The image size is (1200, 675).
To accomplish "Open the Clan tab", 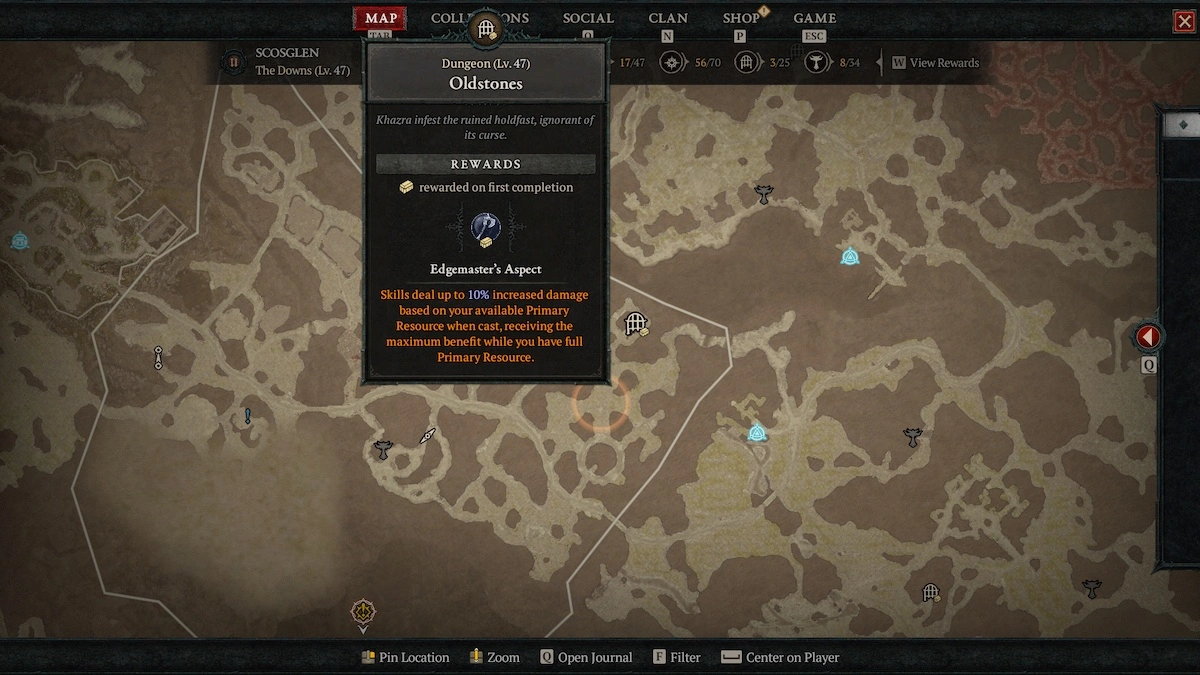I will (x=668, y=18).
